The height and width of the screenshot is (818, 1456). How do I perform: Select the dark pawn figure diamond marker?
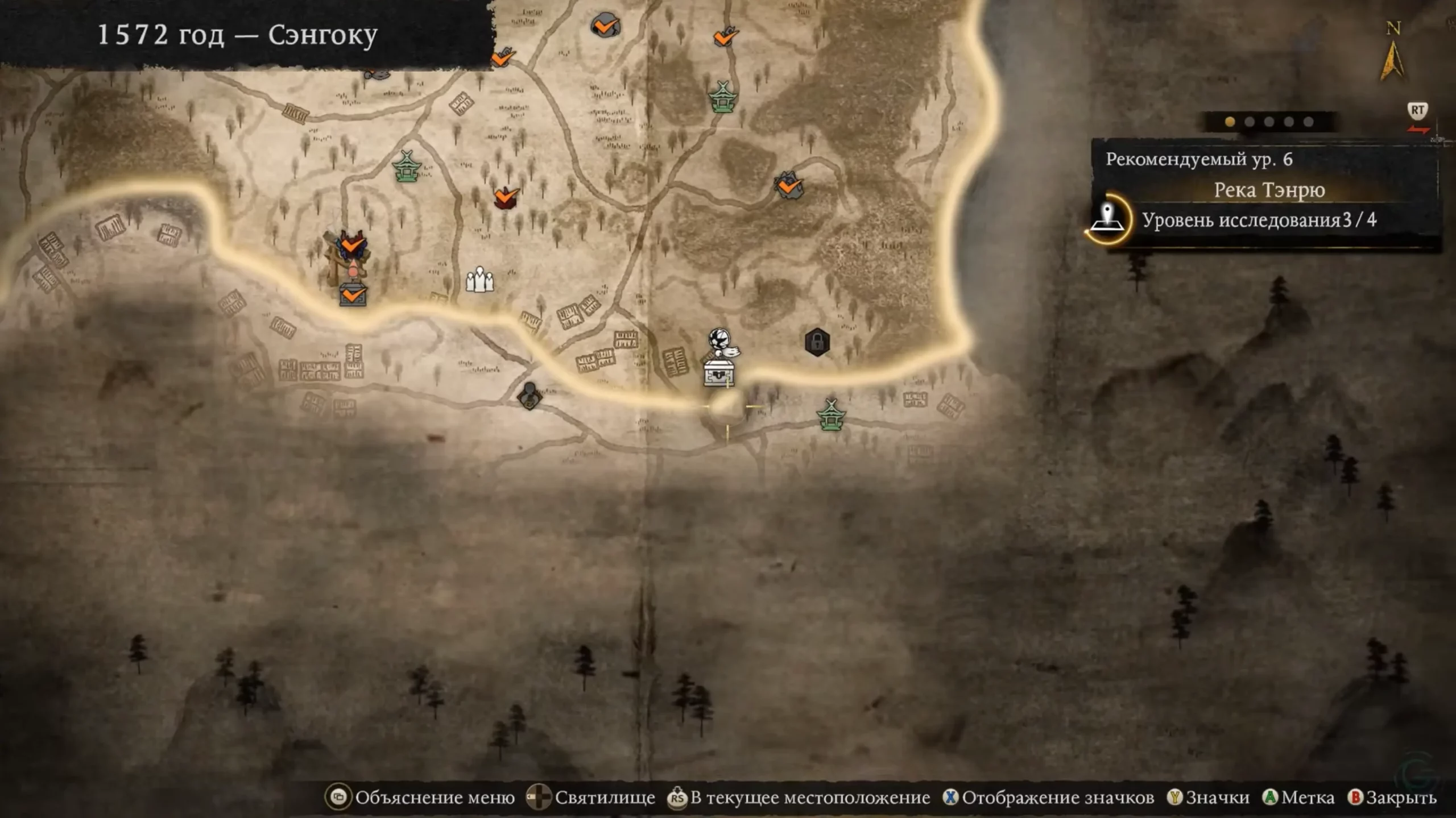point(530,396)
